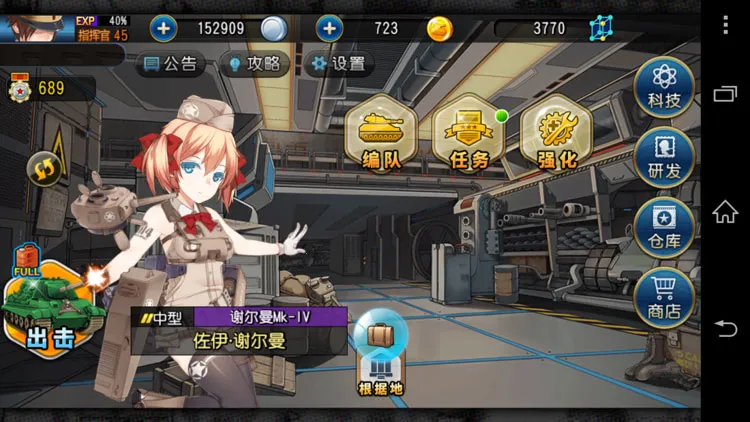Open the 商店 shop
This screenshot has height=422, width=750.
coord(664,297)
